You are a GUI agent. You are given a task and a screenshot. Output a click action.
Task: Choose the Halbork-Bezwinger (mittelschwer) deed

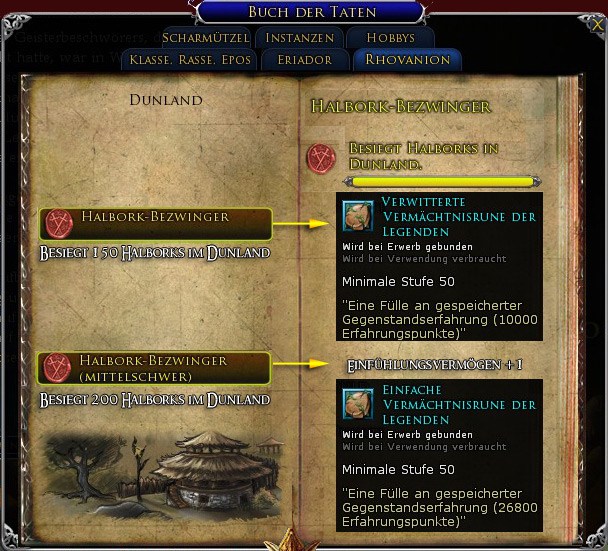155,367
